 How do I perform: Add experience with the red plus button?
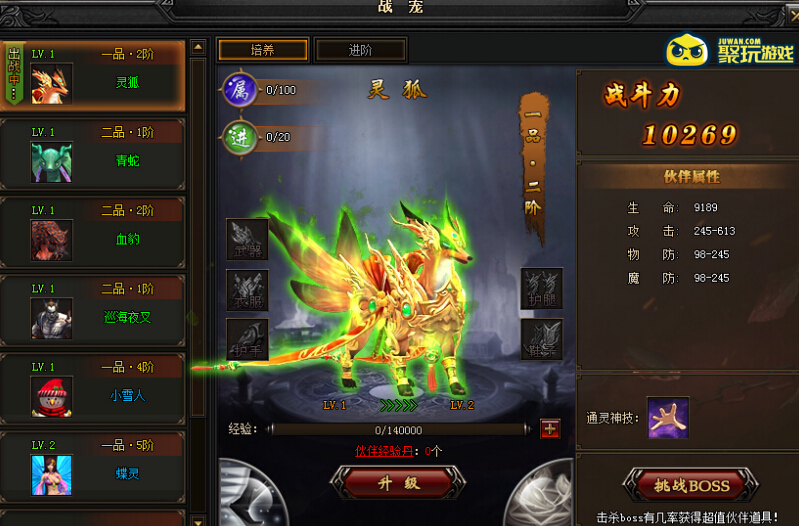click(x=550, y=429)
